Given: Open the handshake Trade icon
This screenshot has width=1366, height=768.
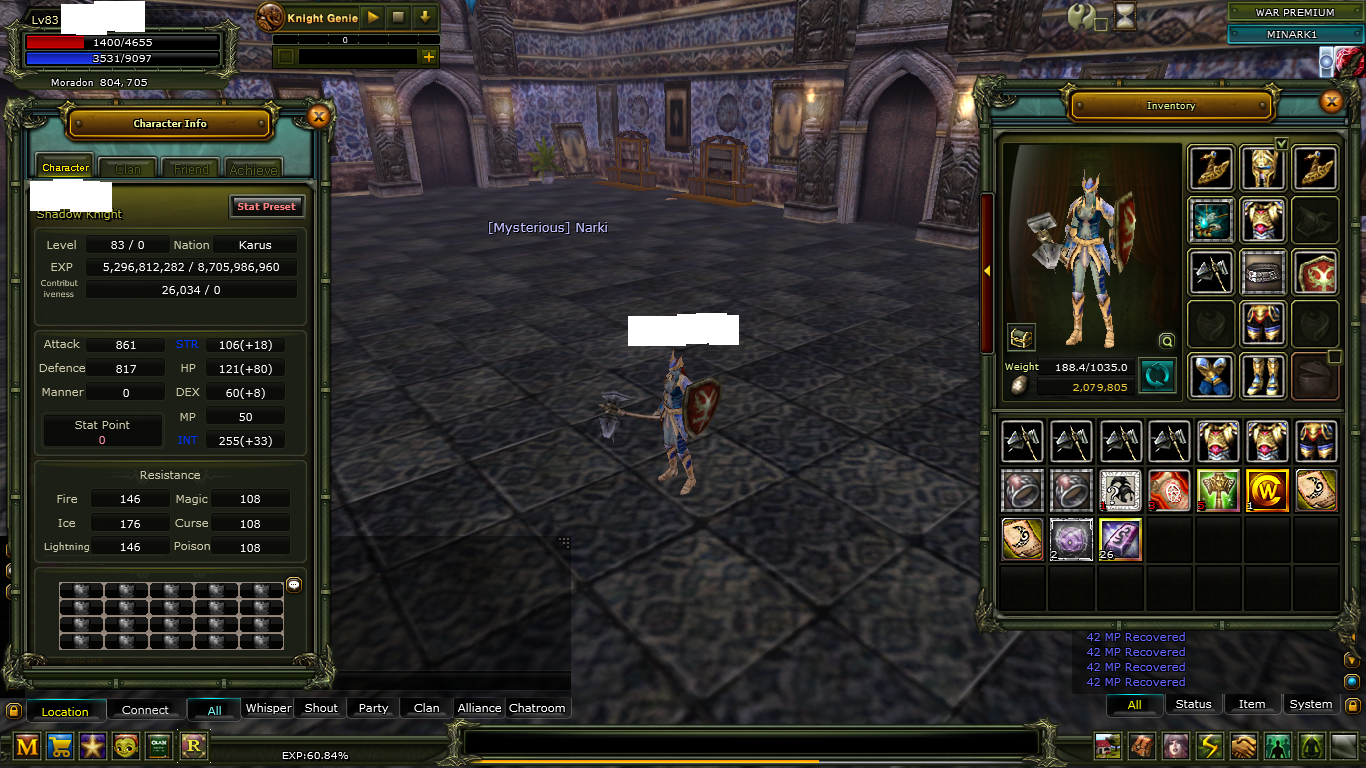Looking at the screenshot, I should point(1243,746).
